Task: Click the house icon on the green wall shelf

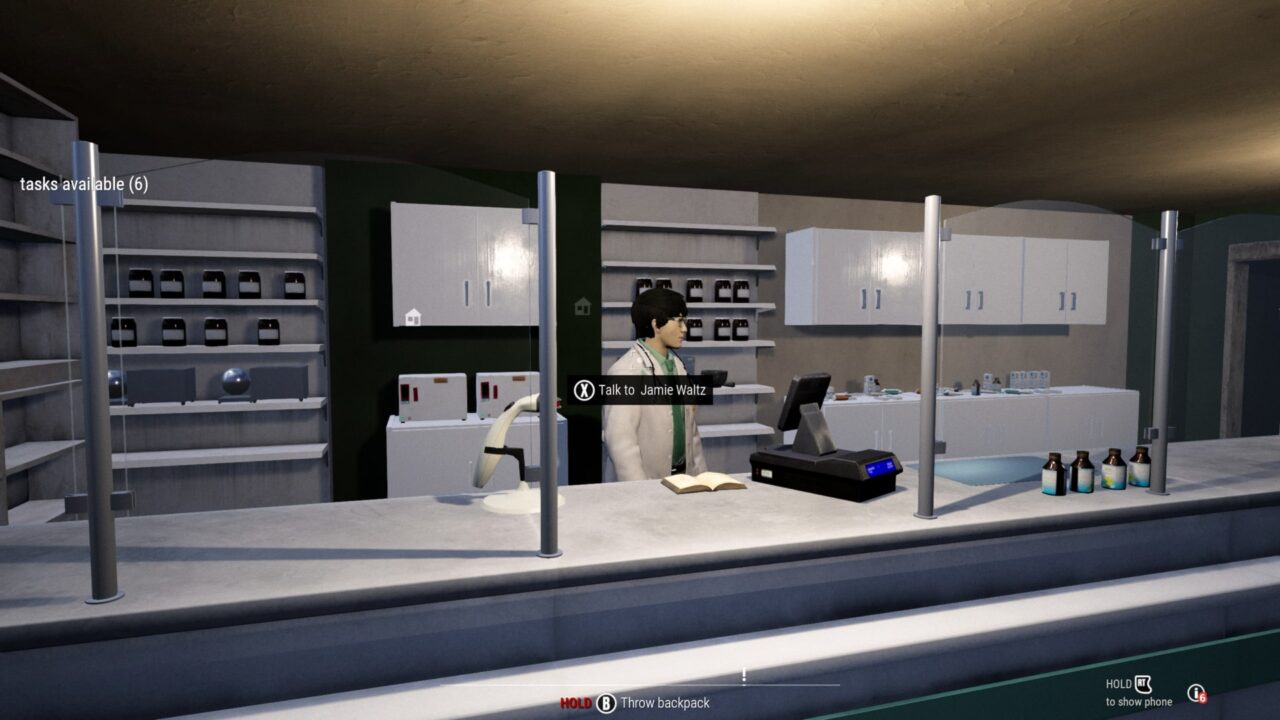Action: [x=582, y=307]
